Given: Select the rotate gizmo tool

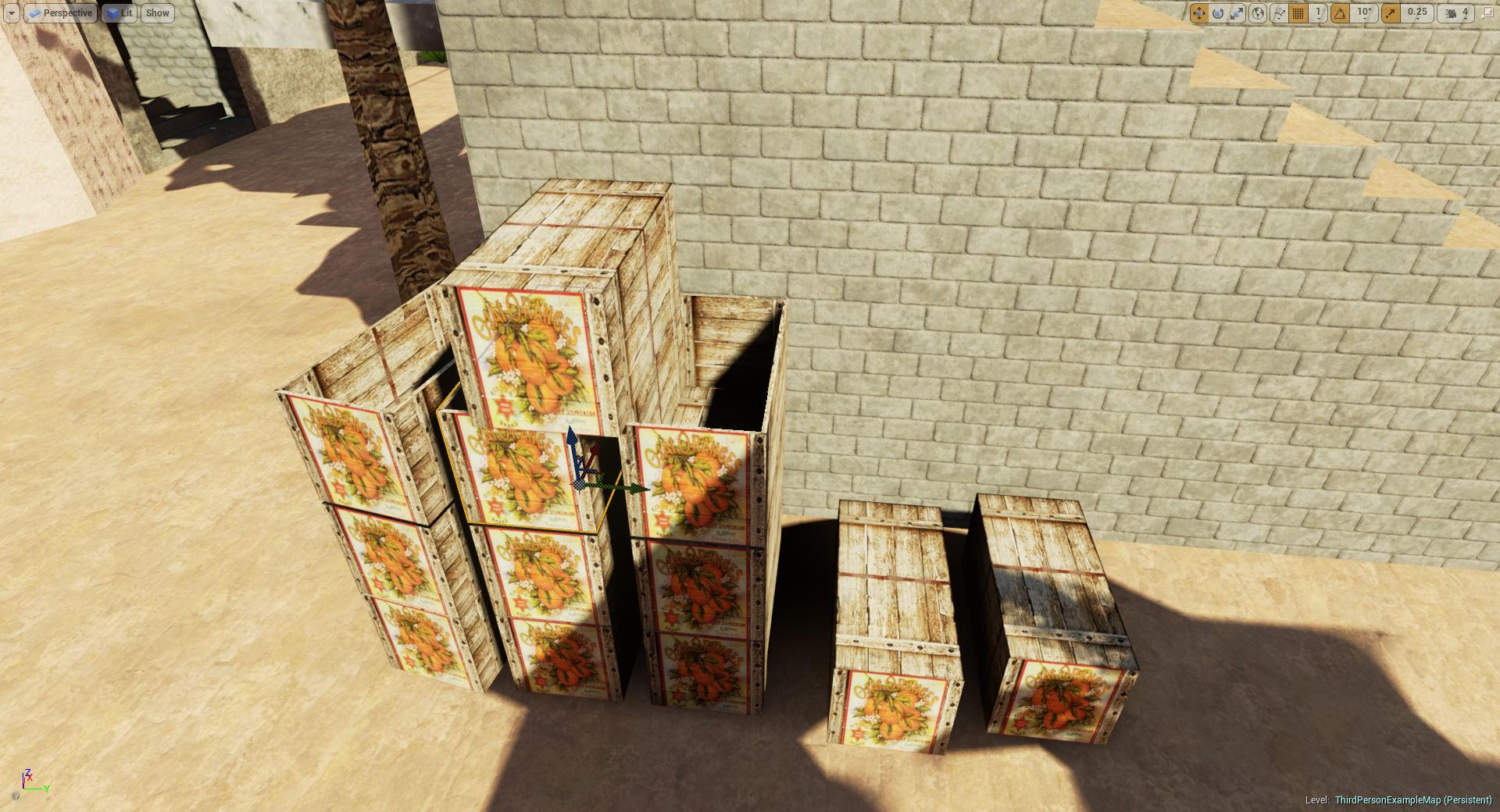Looking at the screenshot, I should [1218, 13].
